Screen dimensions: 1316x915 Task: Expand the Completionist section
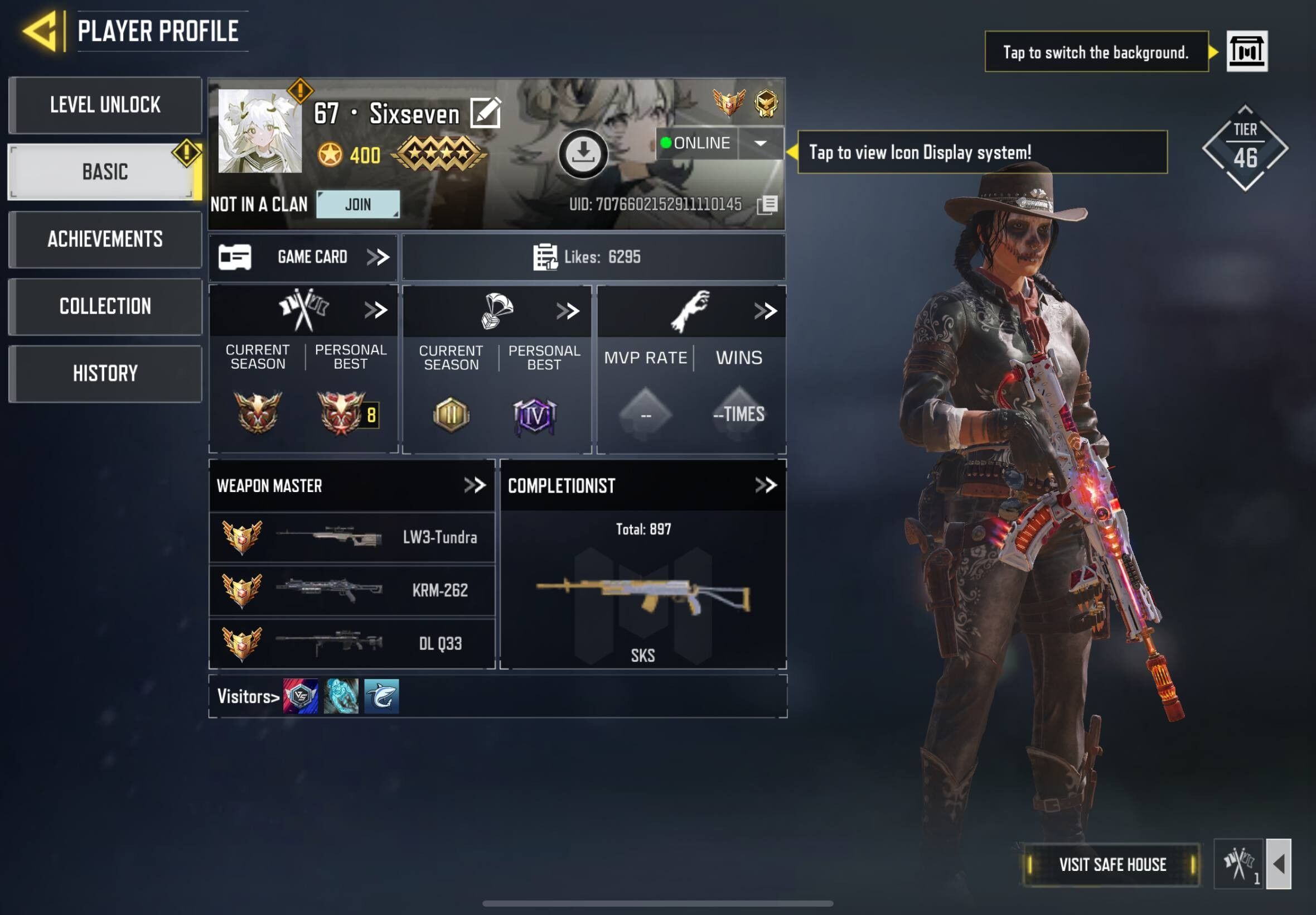[x=766, y=485]
